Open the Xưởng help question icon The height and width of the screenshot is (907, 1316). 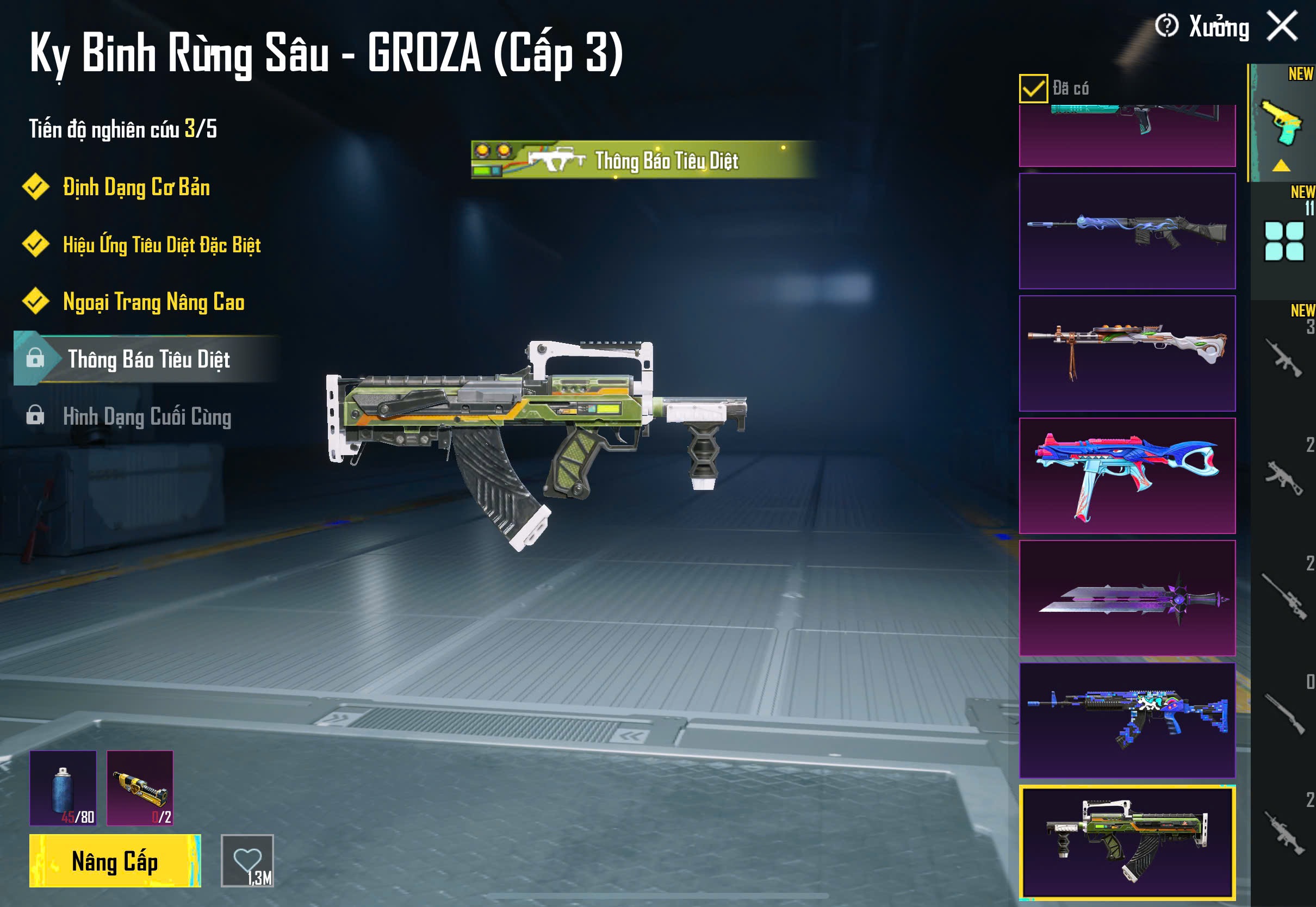tap(1166, 26)
